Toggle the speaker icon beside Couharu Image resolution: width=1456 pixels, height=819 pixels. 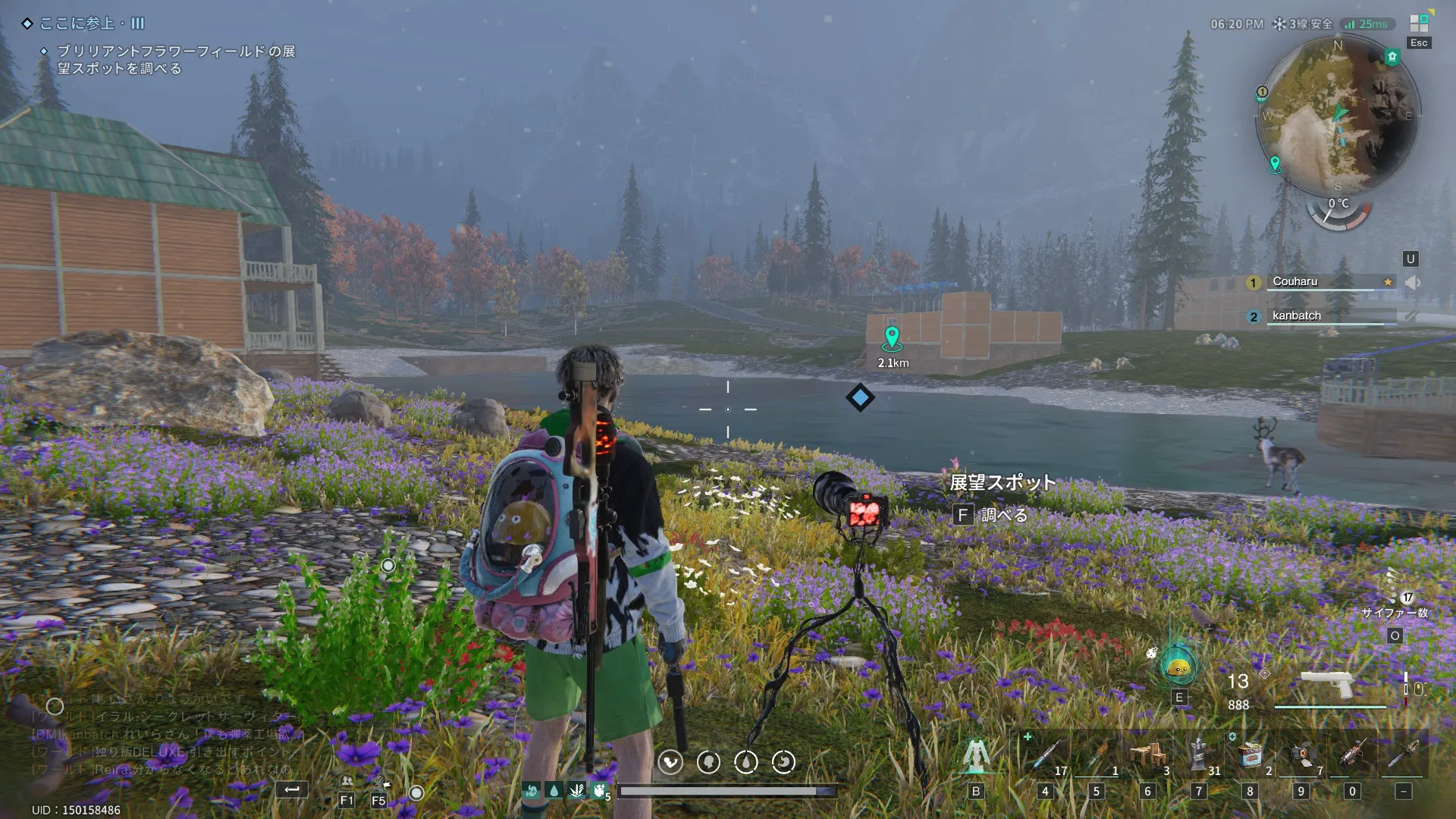1412,282
